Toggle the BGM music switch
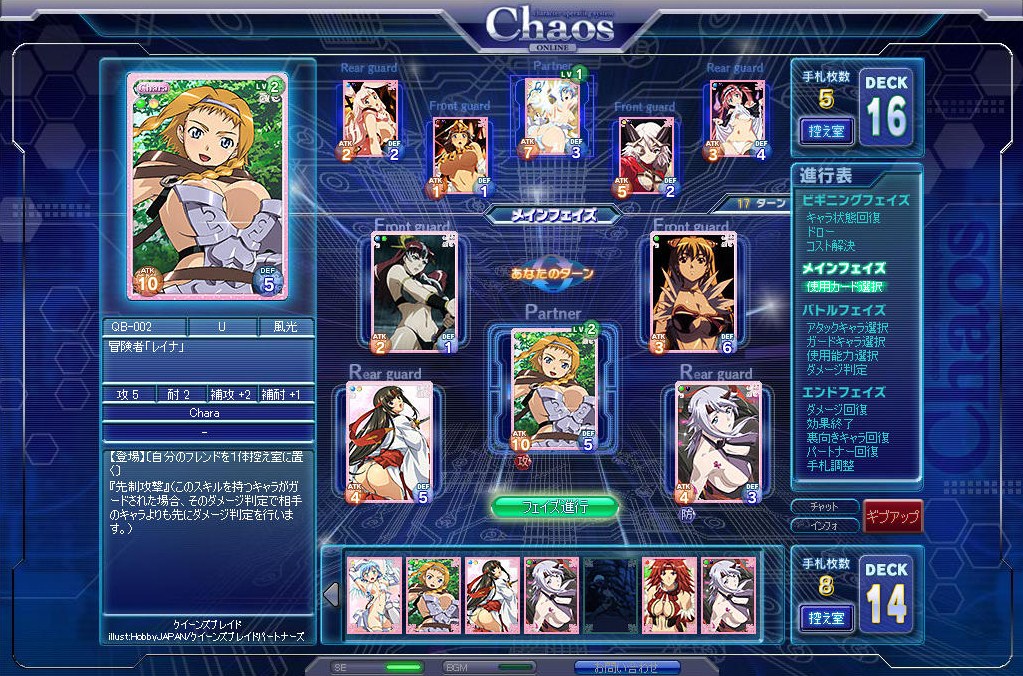The width and height of the screenshot is (1023, 676). click(x=516, y=667)
